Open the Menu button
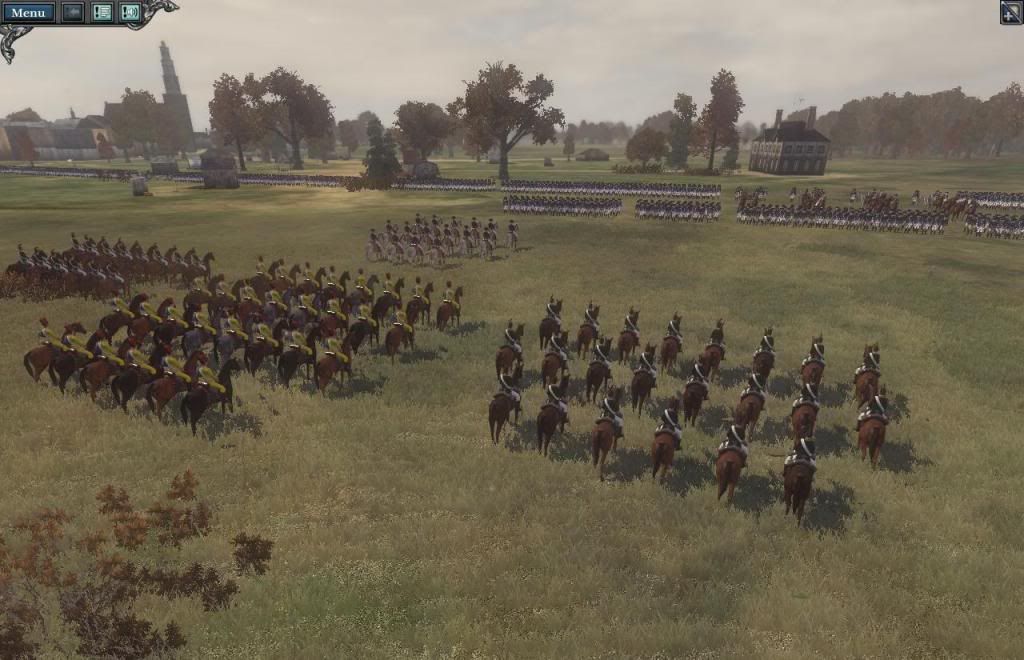The width and height of the screenshot is (1024, 660). (x=28, y=12)
